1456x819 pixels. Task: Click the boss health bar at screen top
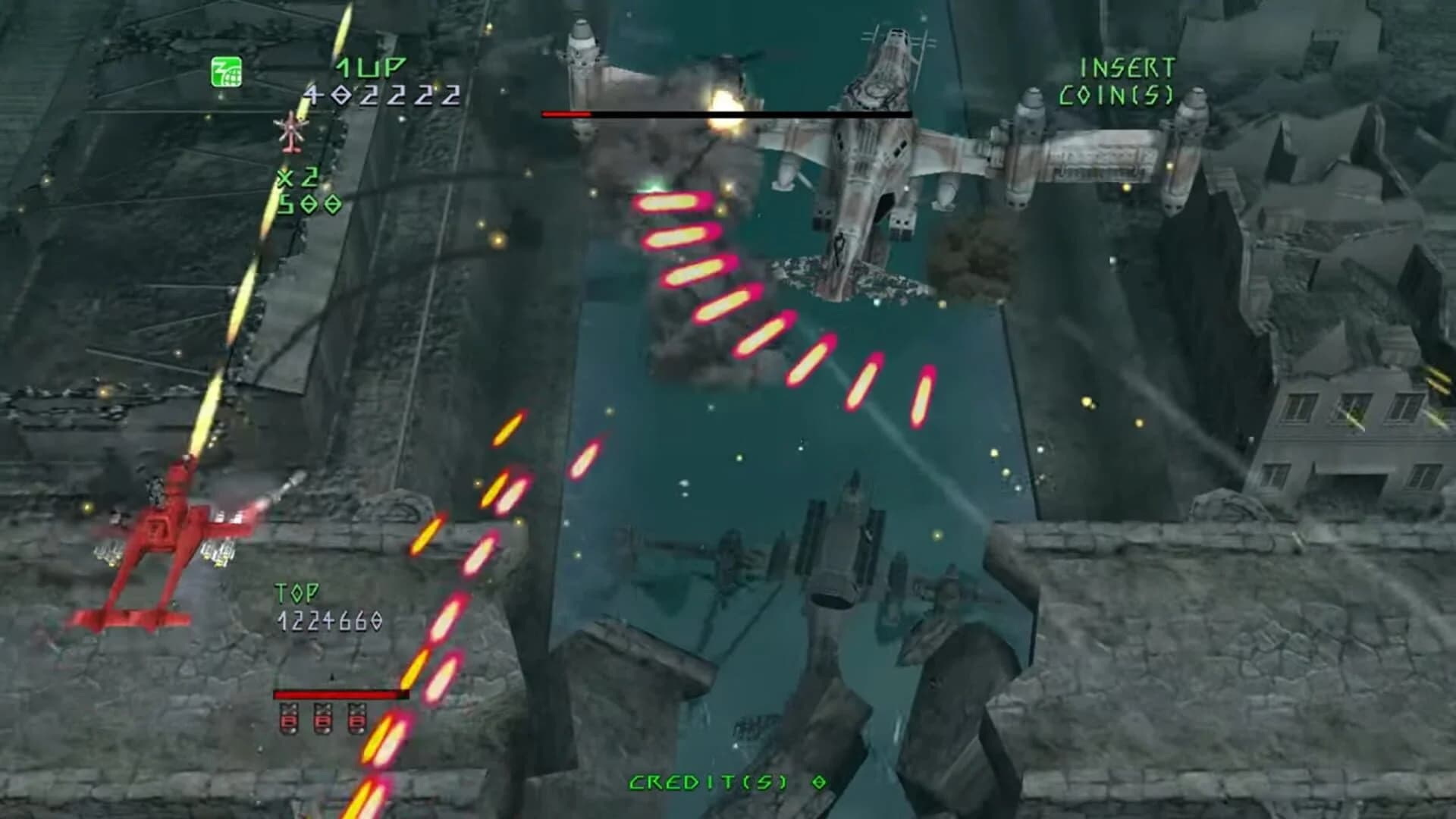[728, 114]
